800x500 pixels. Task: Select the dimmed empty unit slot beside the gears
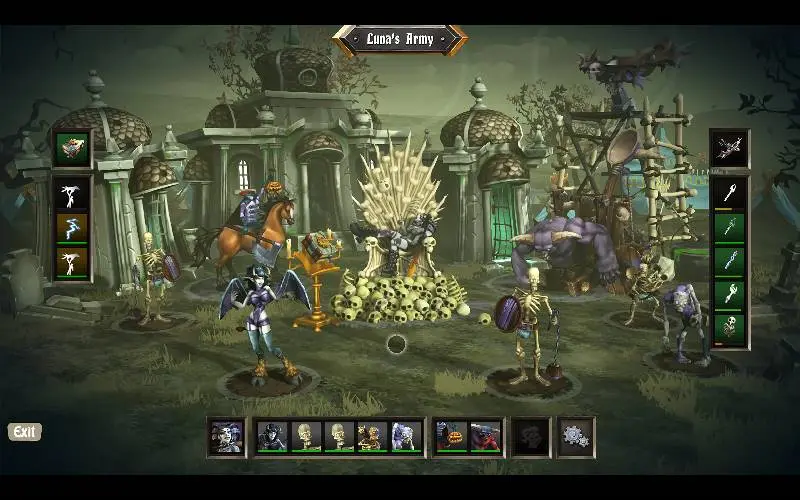pyautogui.click(x=530, y=436)
